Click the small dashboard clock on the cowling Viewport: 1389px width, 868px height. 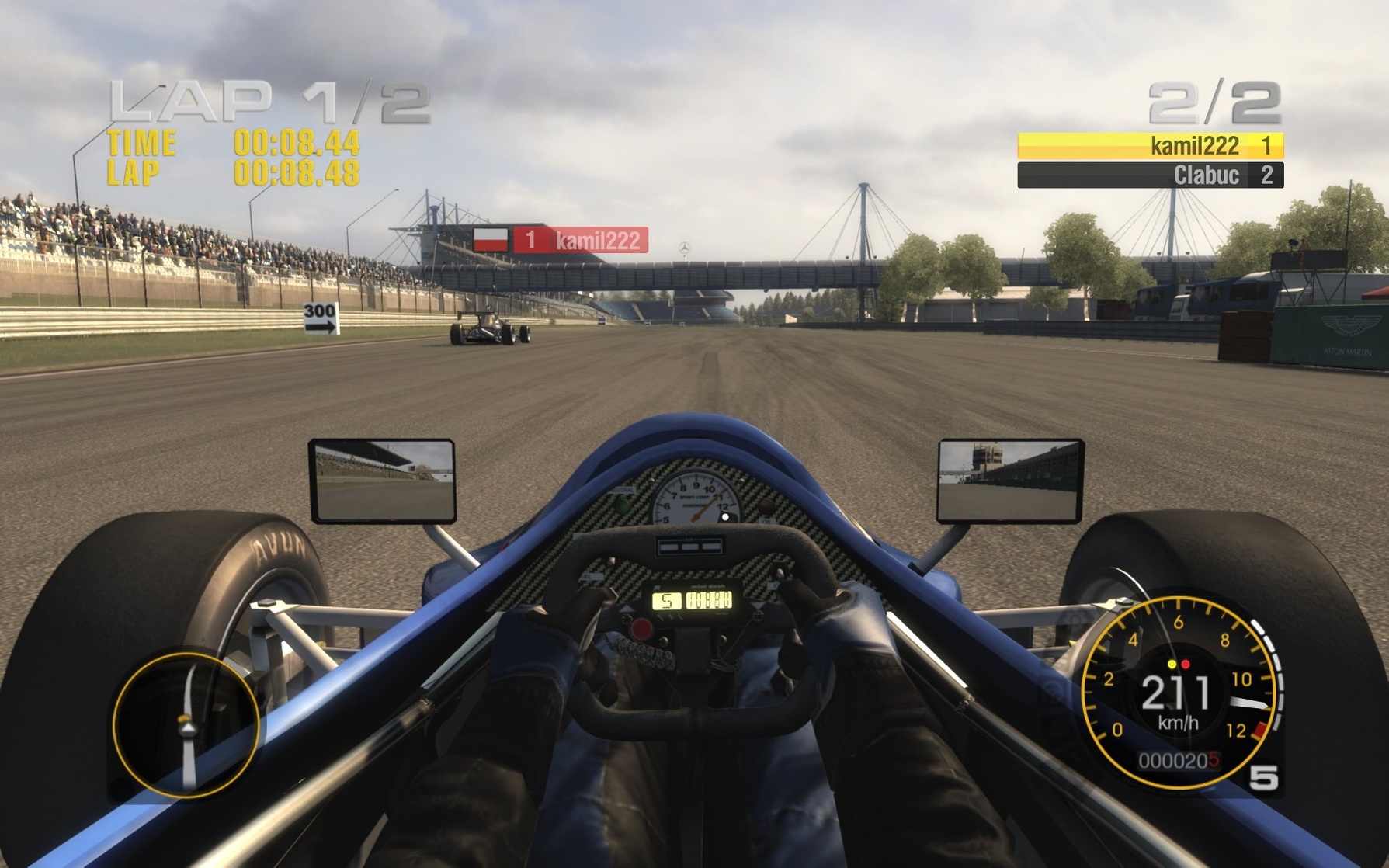click(x=689, y=546)
